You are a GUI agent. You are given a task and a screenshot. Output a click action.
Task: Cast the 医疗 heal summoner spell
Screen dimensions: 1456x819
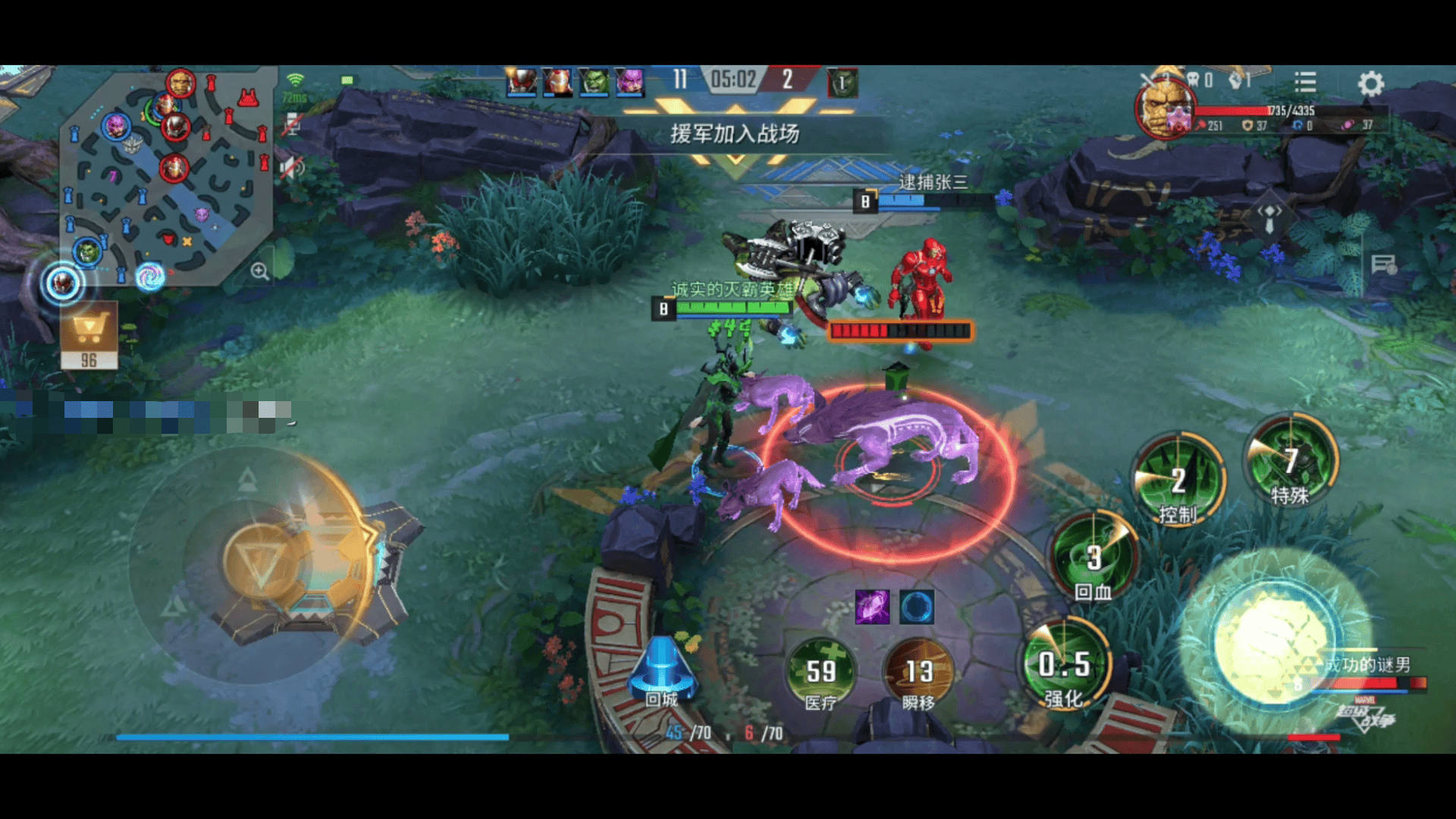click(x=821, y=672)
